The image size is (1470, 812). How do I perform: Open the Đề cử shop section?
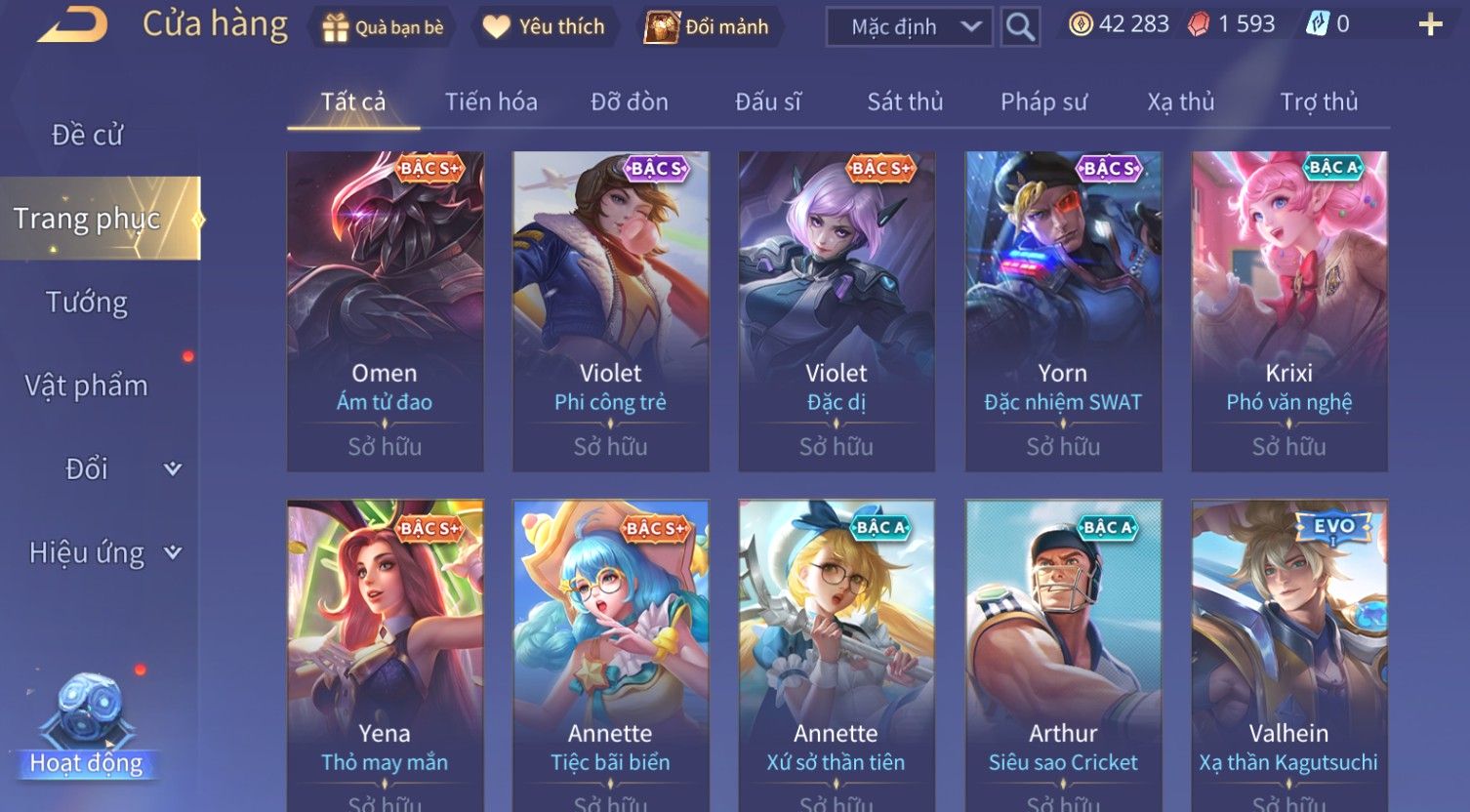point(88,135)
